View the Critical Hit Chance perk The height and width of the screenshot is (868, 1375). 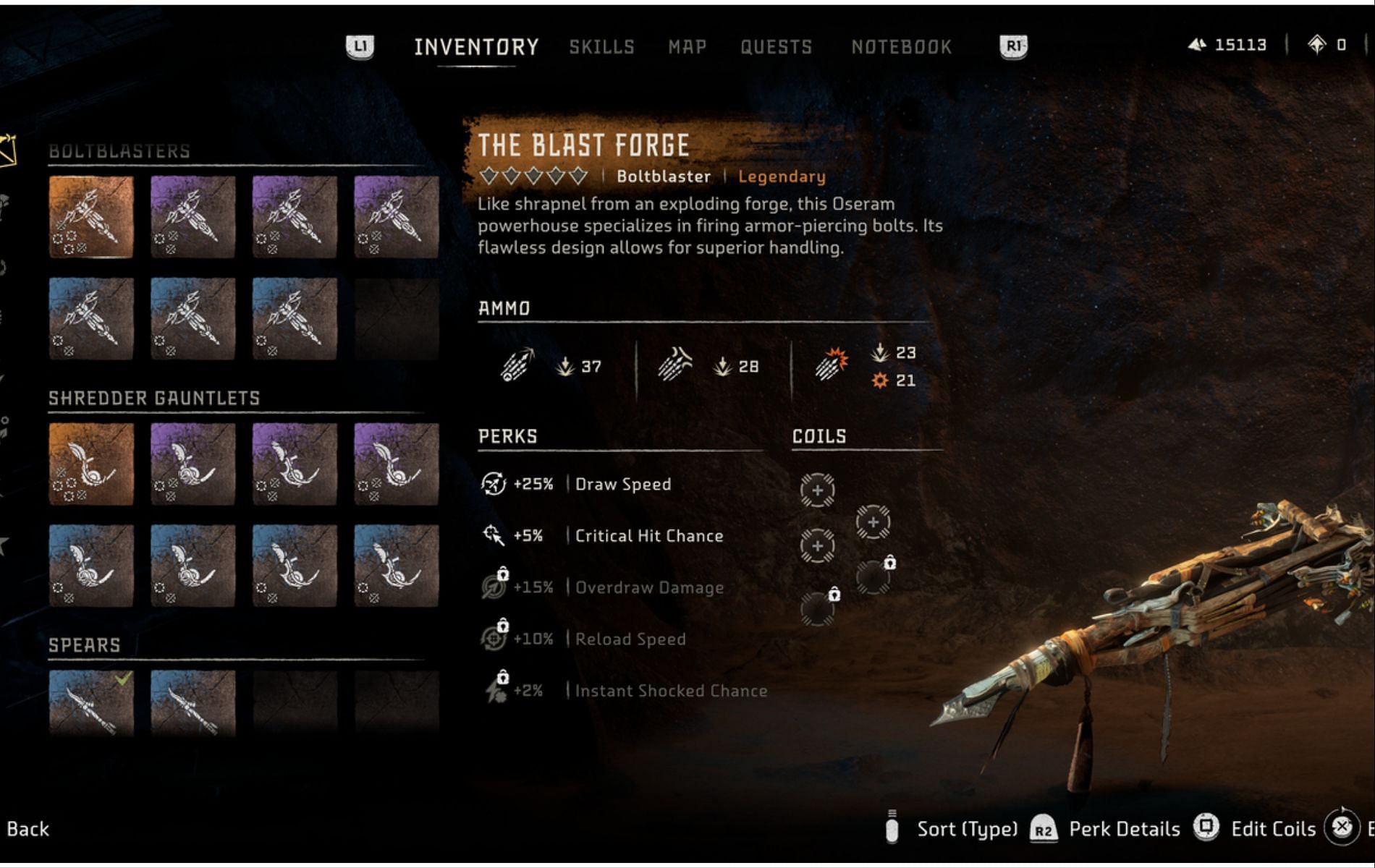pyautogui.click(x=648, y=536)
